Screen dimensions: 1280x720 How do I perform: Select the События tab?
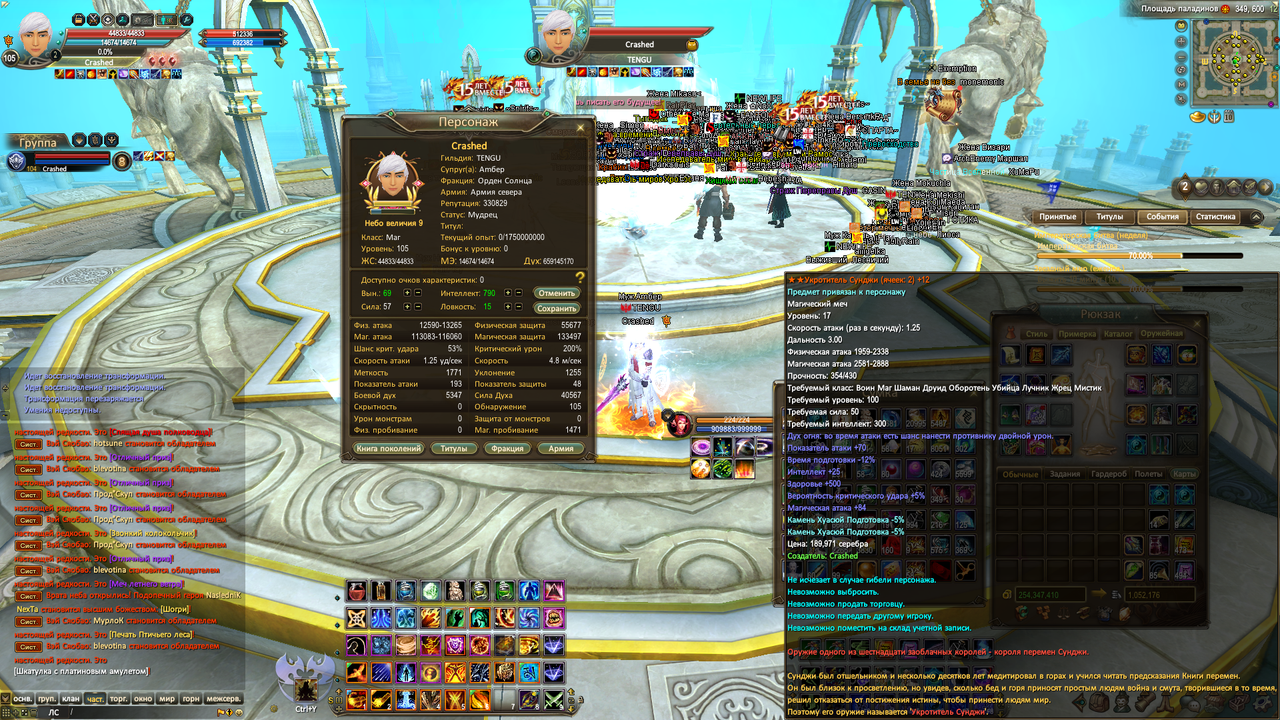click(x=1162, y=217)
